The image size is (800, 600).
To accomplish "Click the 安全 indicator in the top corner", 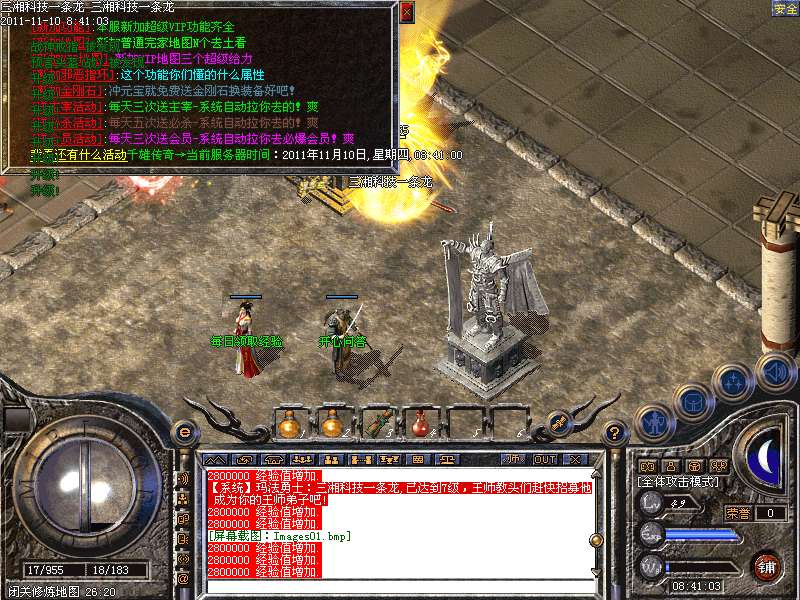I will [785, 8].
